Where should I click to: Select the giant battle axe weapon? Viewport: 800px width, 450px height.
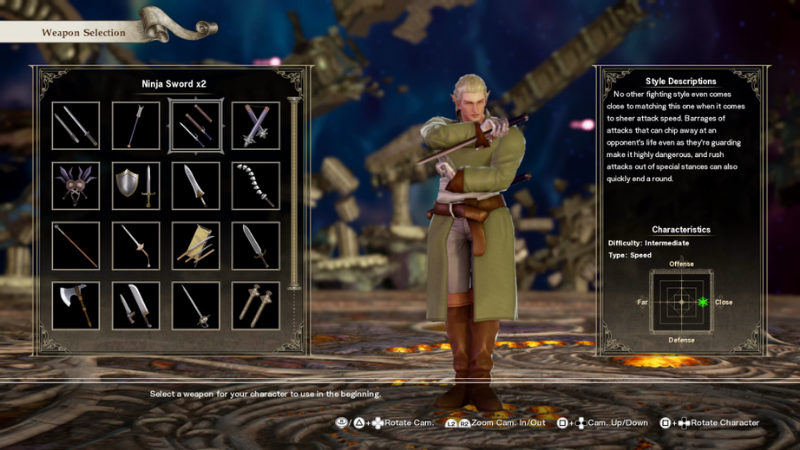click(76, 306)
